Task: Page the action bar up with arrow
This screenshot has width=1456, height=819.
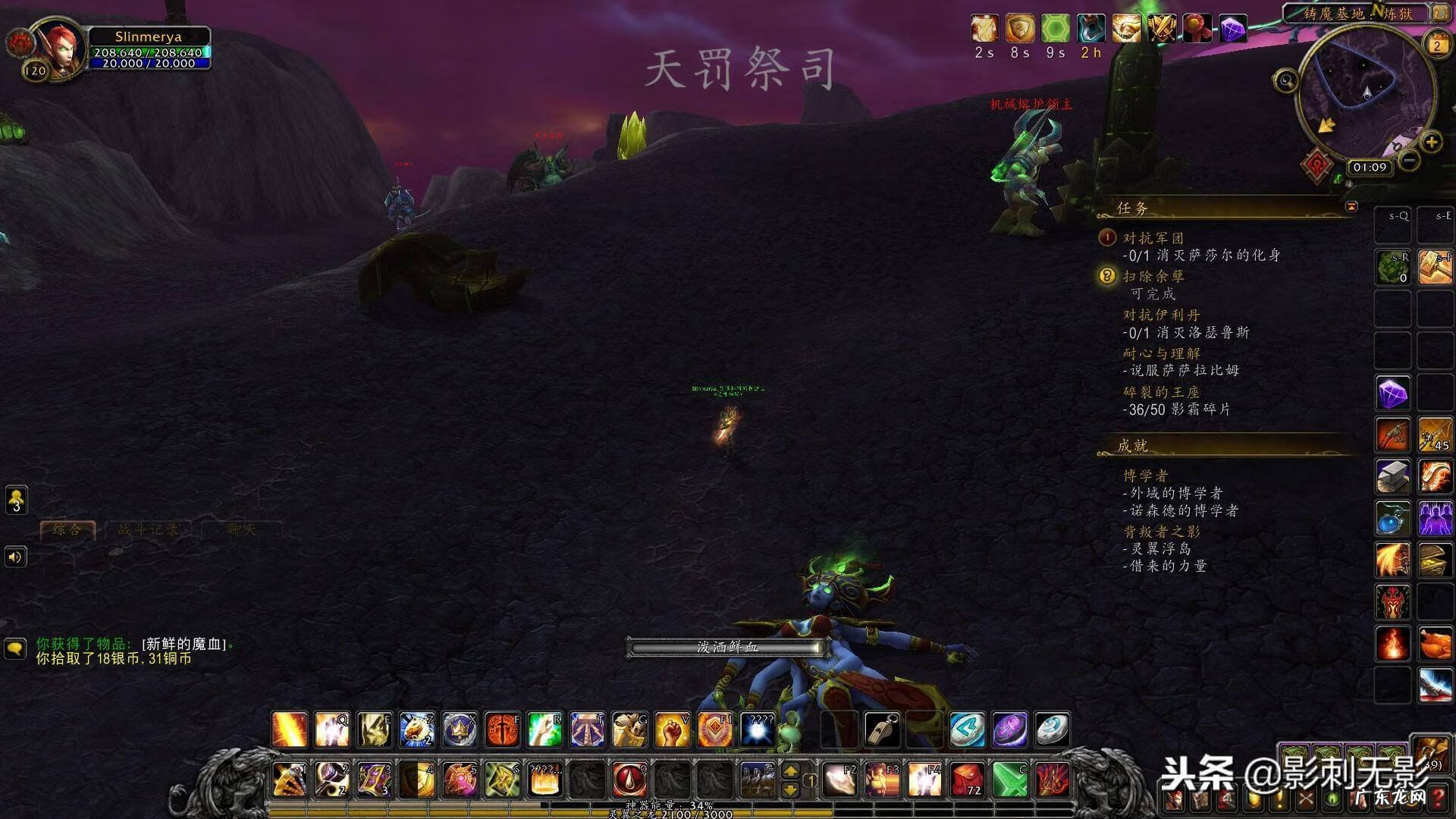Action: point(790,770)
